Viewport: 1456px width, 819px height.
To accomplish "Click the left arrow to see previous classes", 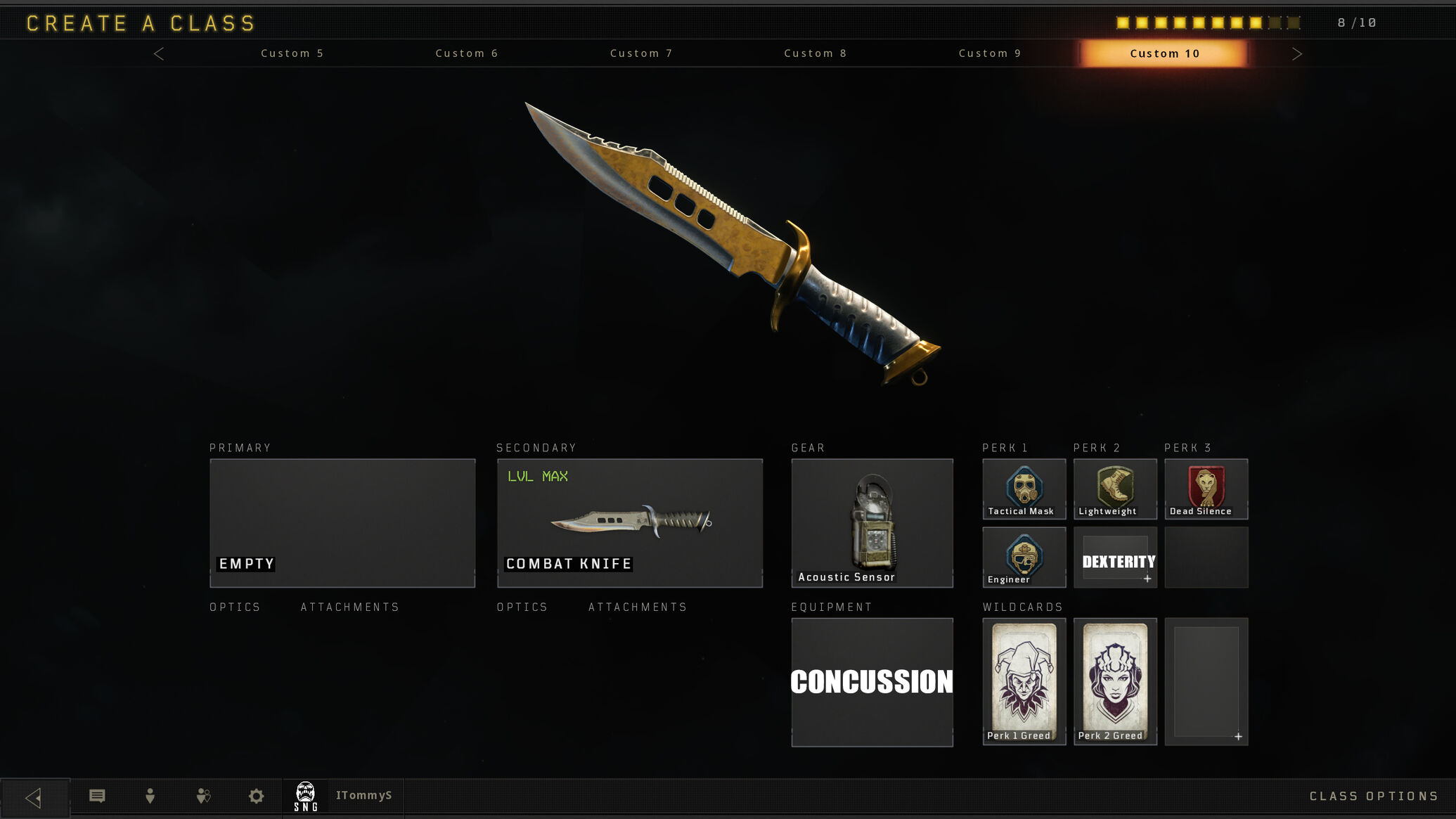I will (x=159, y=54).
